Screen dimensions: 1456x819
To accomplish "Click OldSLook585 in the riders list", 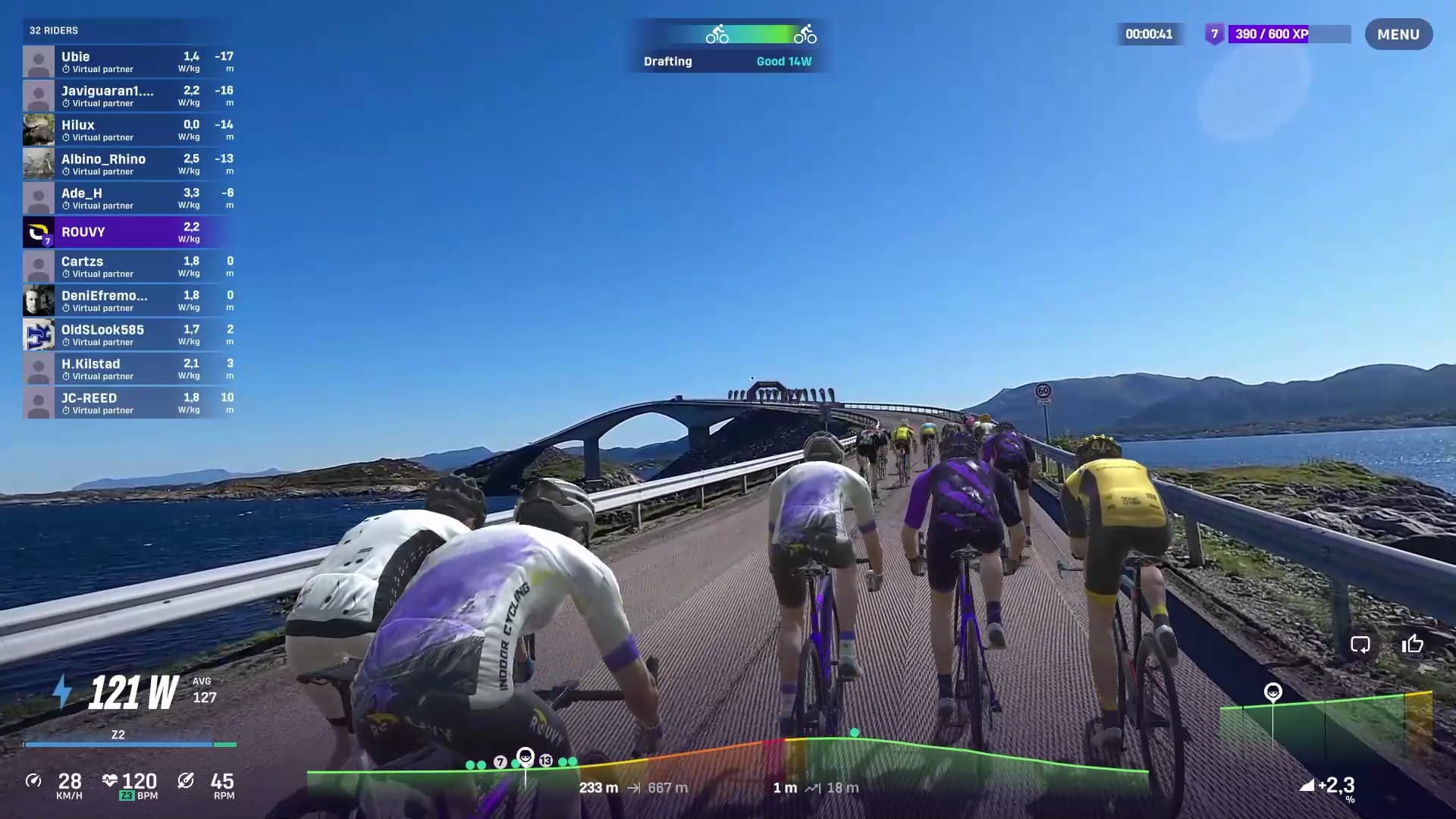I will [x=128, y=334].
